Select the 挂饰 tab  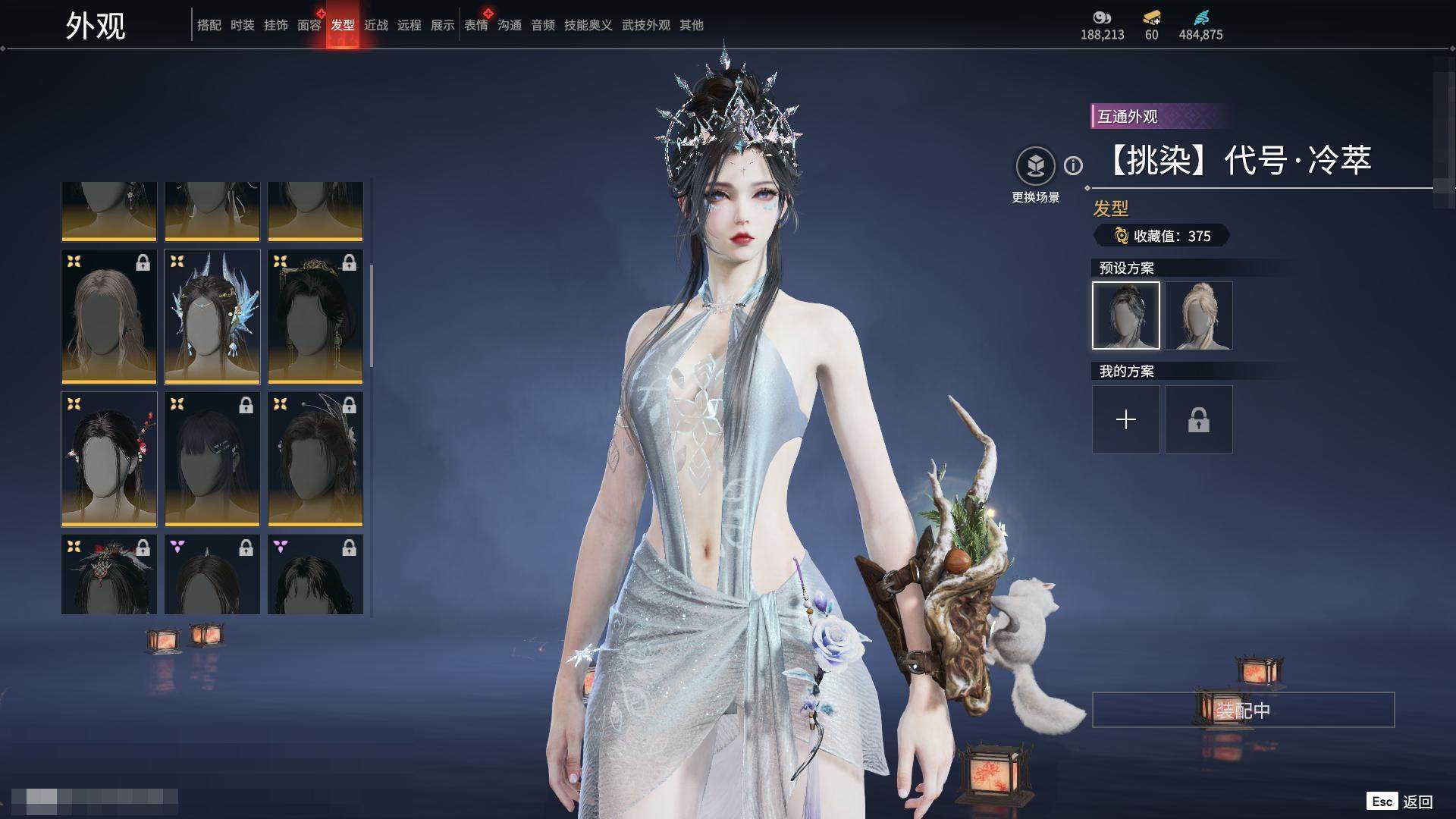click(x=275, y=26)
